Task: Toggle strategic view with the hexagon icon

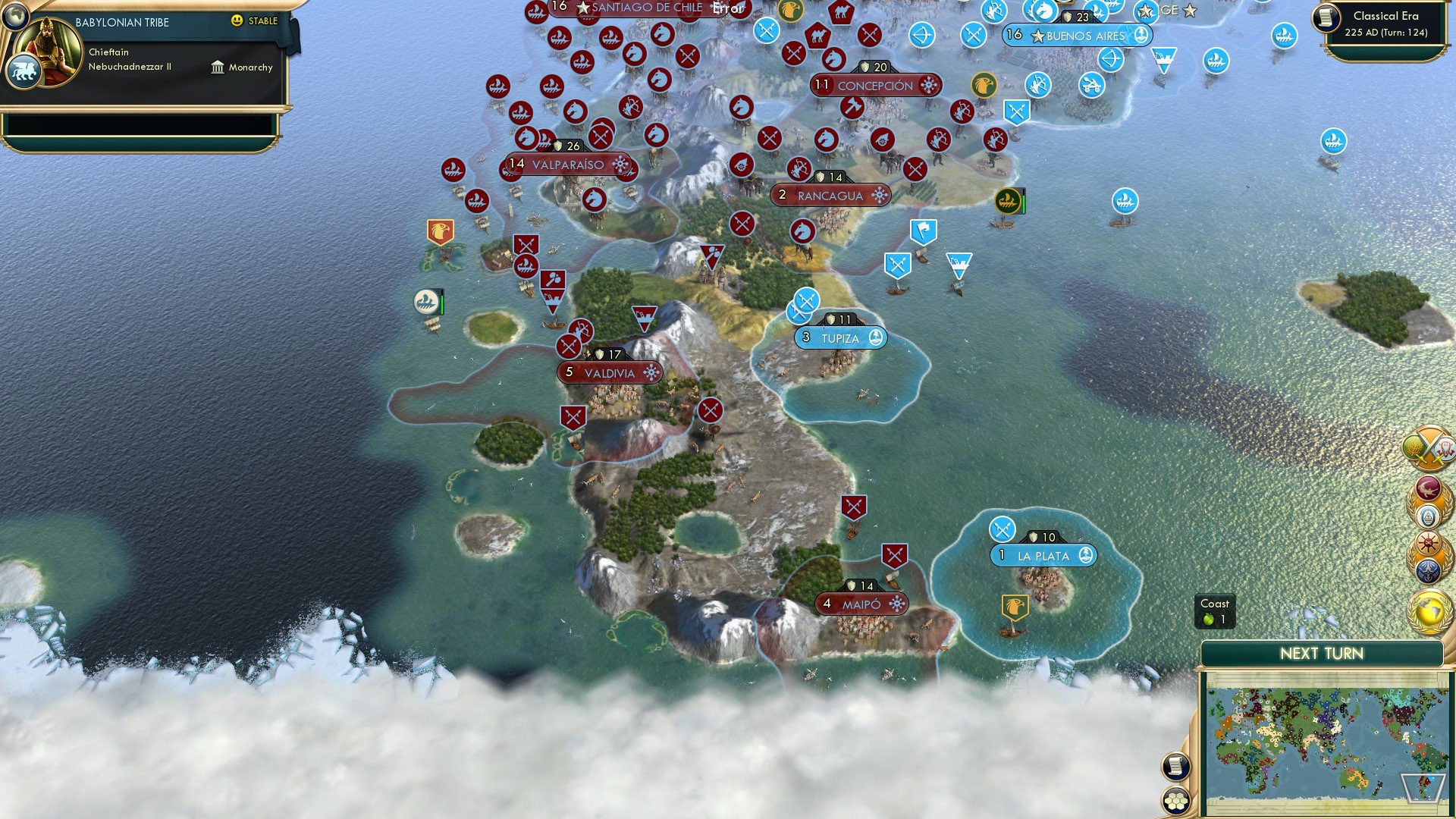Action: (x=1175, y=802)
